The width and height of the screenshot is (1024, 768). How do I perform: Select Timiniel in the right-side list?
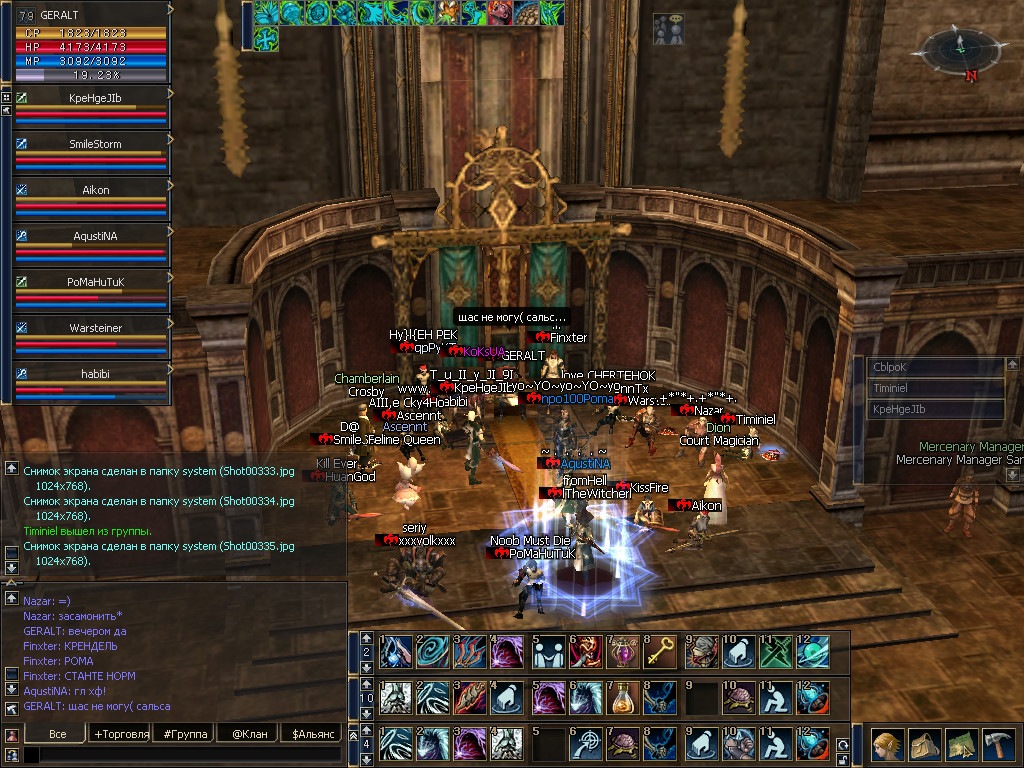[x=935, y=388]
